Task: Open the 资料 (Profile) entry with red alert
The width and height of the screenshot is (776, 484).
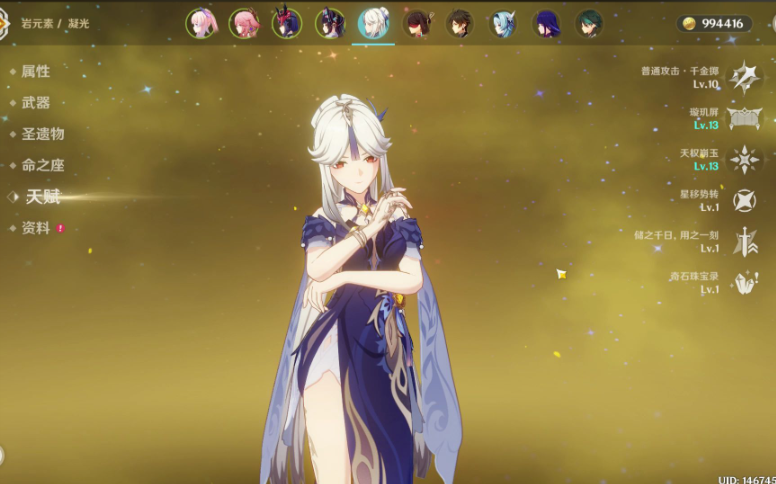Action: tap(35, 228)
